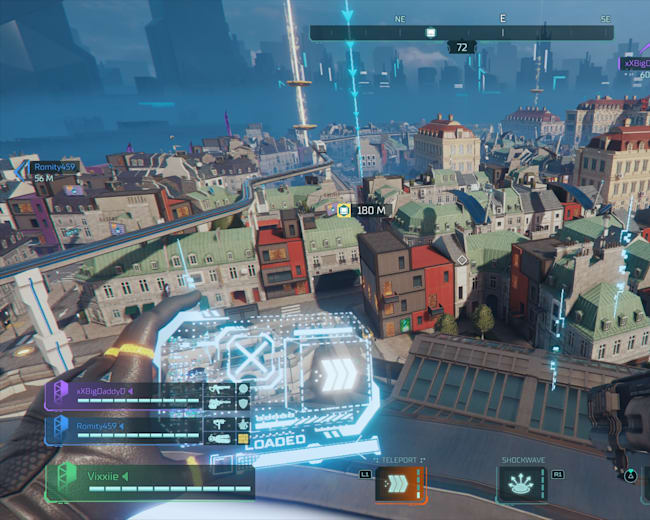Select the yellow 180 M ping marker
Viewport: 650px width, 520px height.
(x=344, y=210)
